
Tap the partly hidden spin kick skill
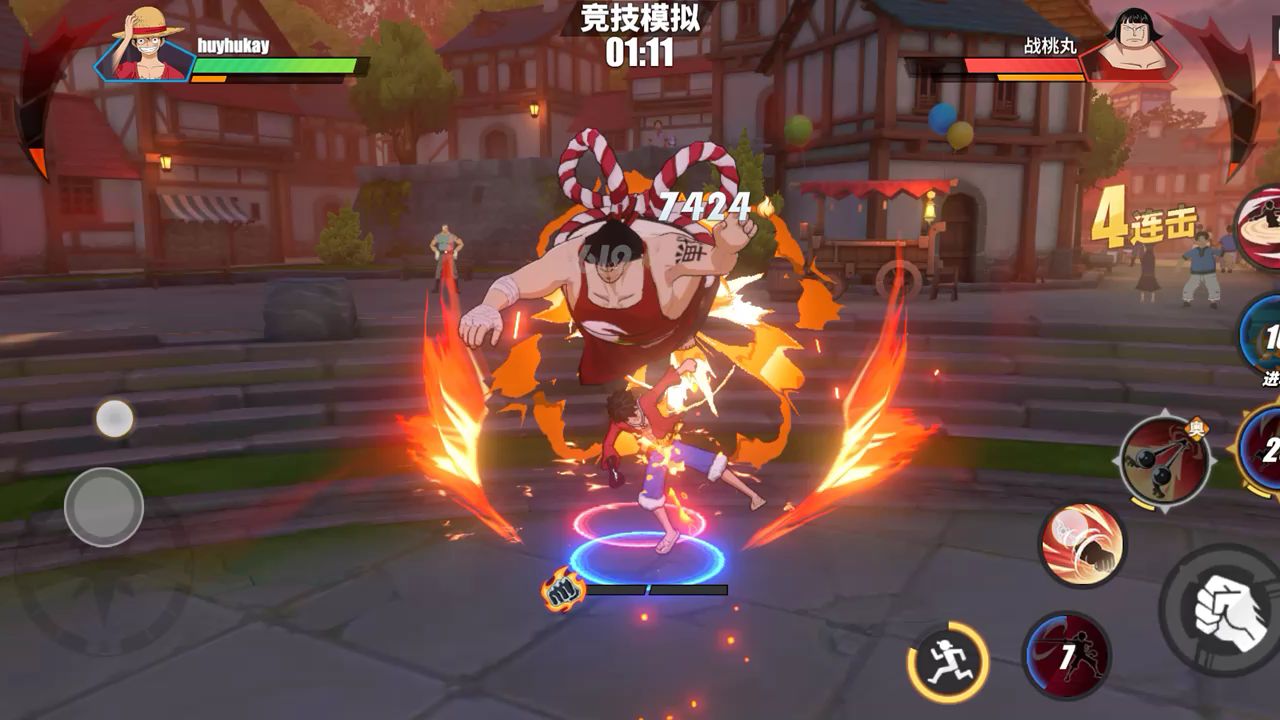click(1262, 228)
